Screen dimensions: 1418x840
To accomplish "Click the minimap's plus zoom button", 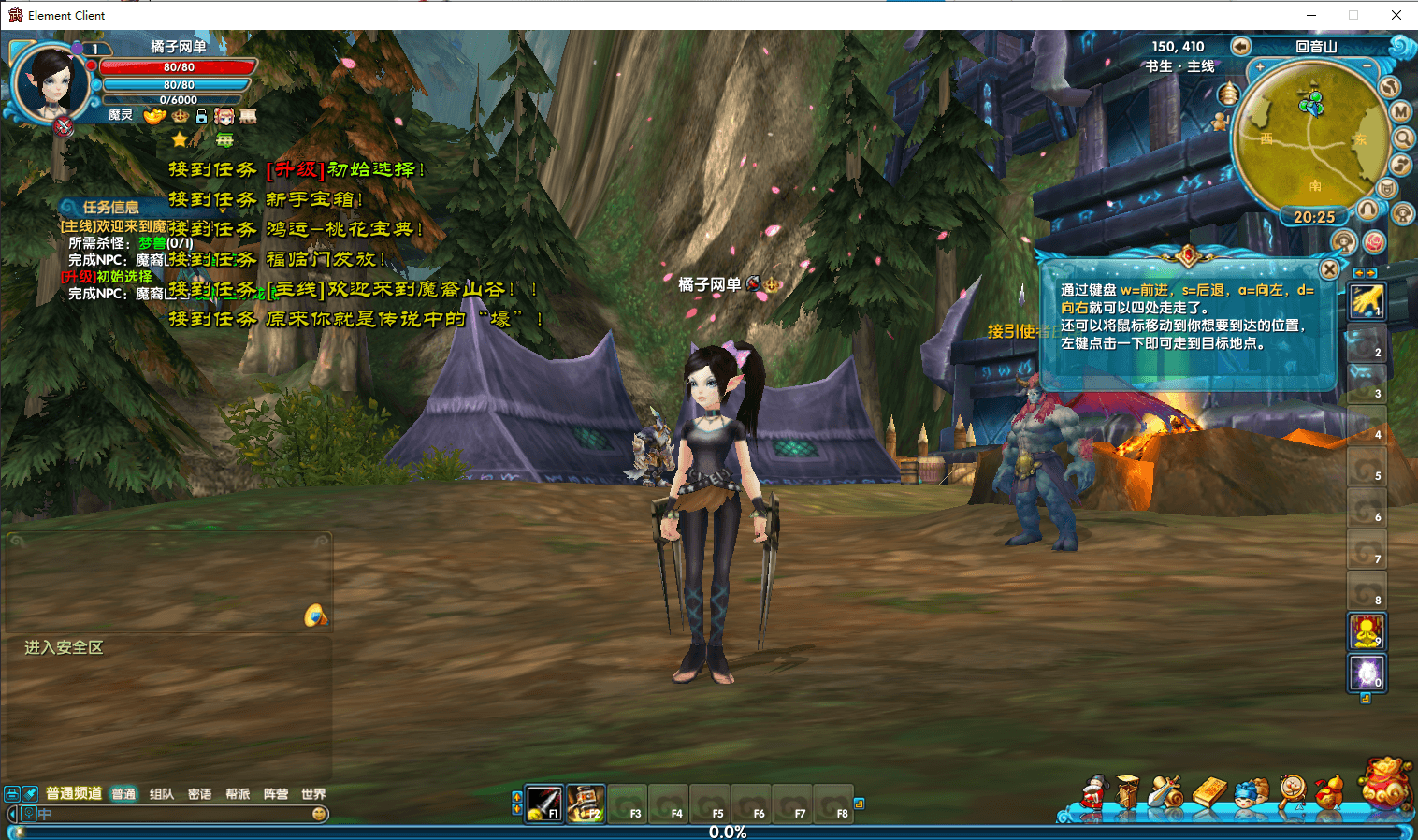I will (x=1260, y=67).
